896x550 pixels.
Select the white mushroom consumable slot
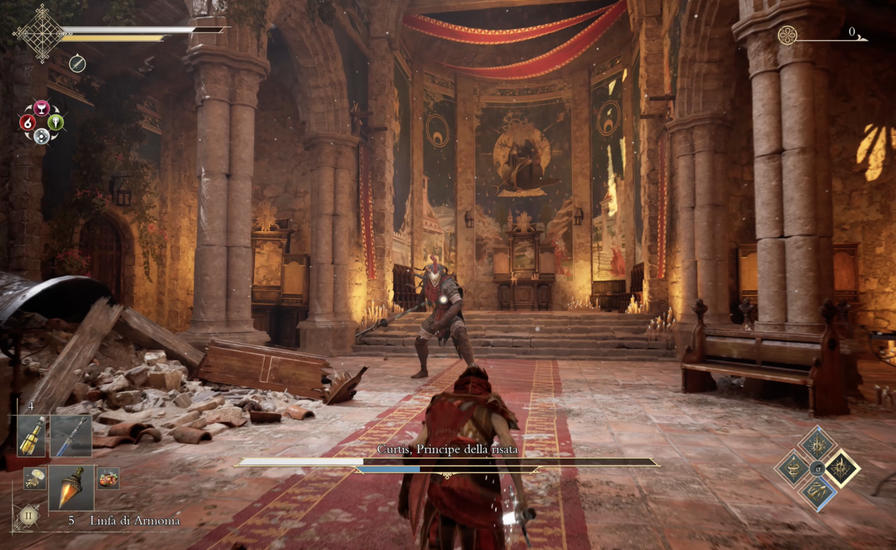click(34, 479)
